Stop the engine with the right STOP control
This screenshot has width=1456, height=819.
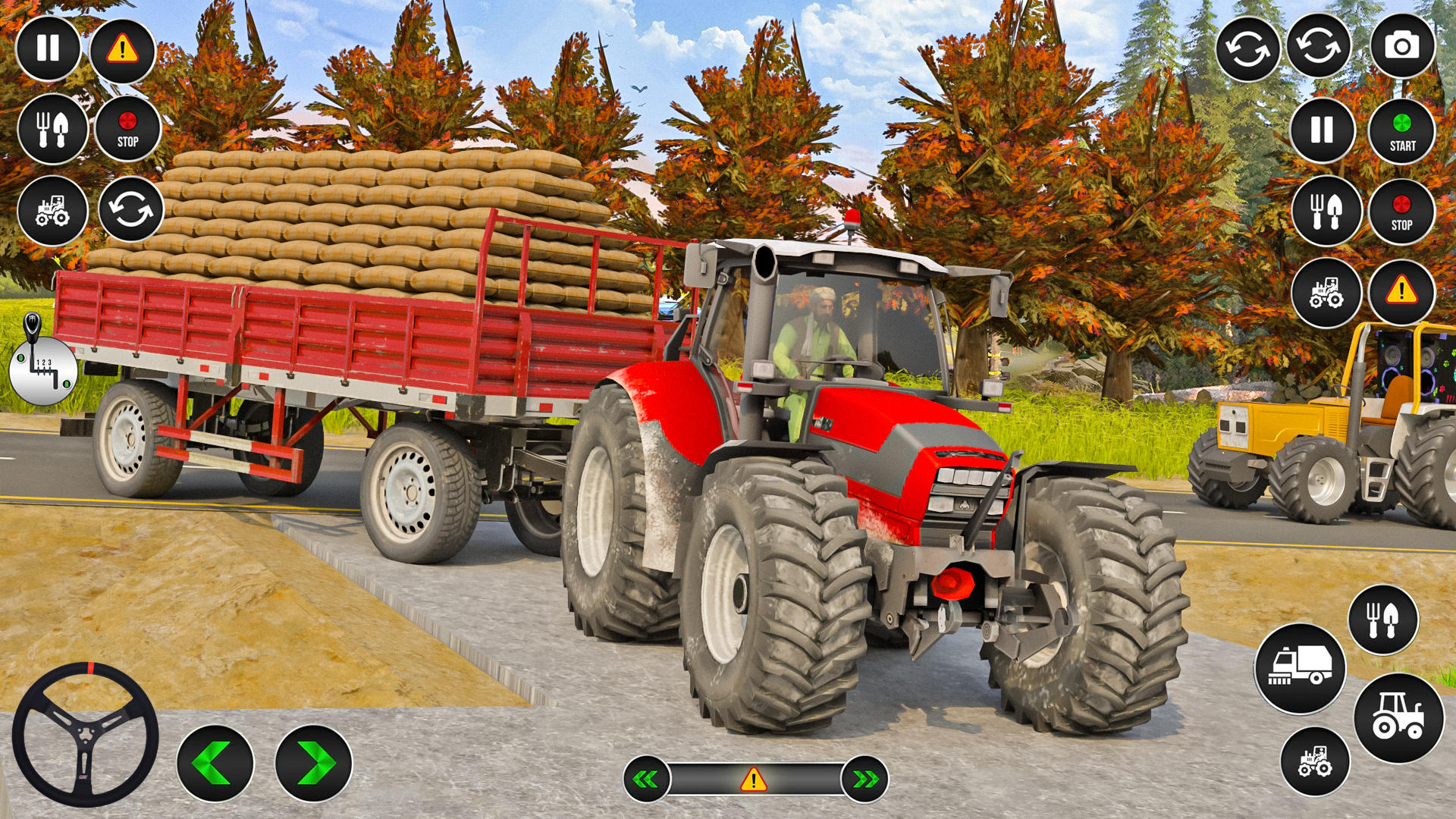(1401, 210)
